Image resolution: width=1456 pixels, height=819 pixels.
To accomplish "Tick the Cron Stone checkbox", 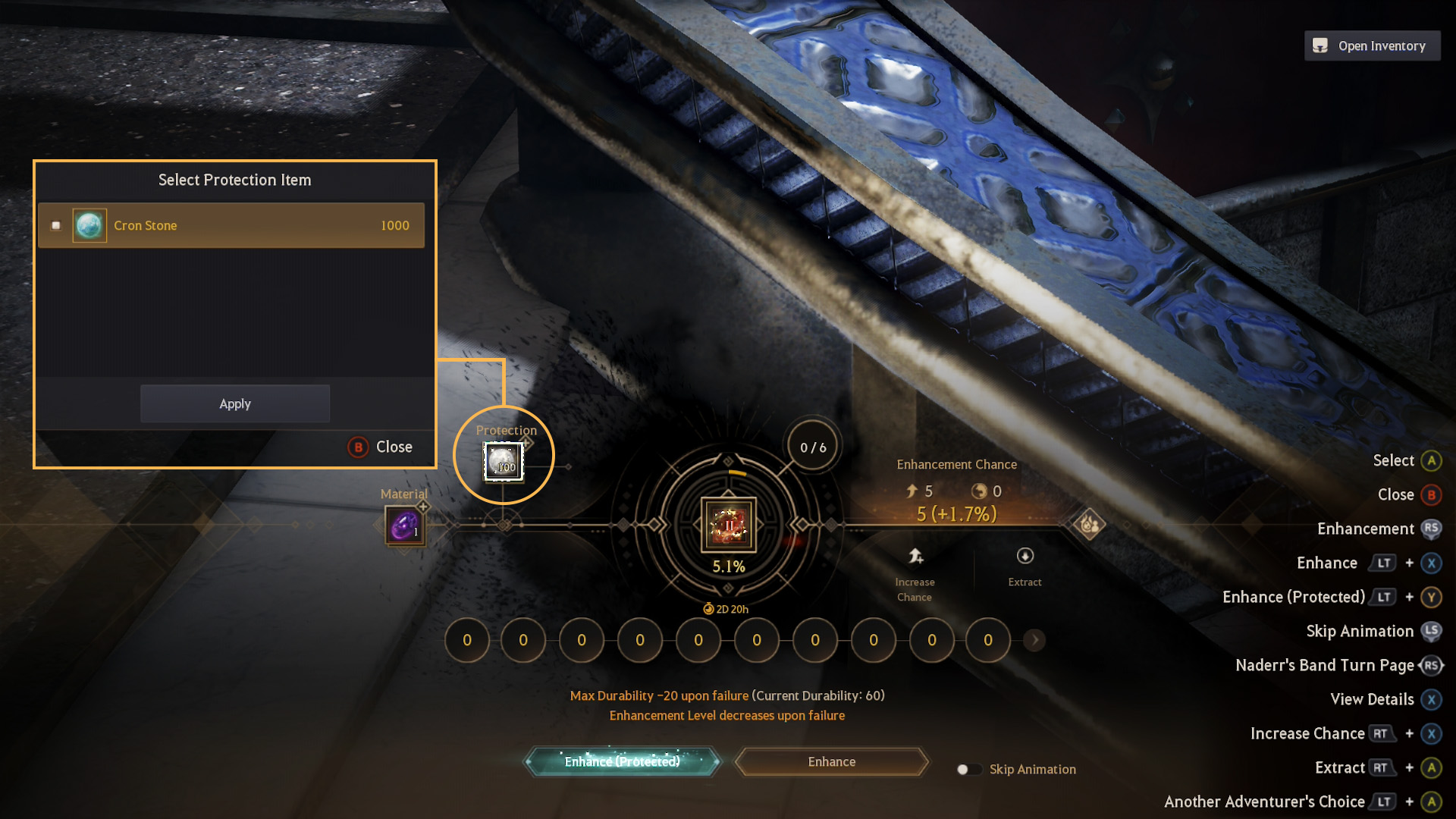I will (x=56, y=225).
